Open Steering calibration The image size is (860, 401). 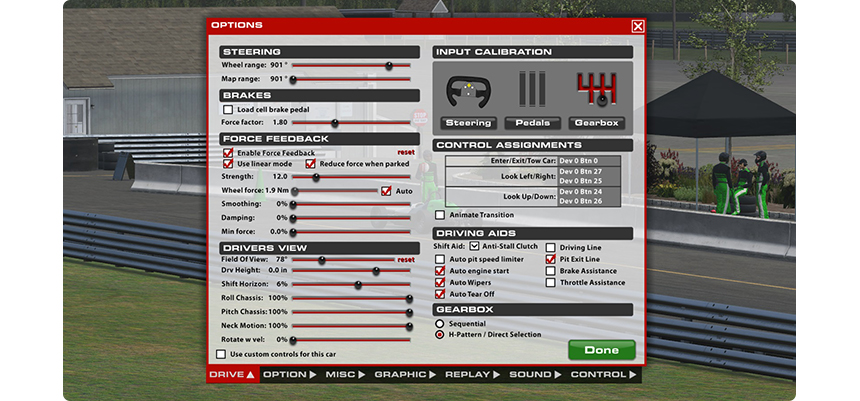point(468,122)
